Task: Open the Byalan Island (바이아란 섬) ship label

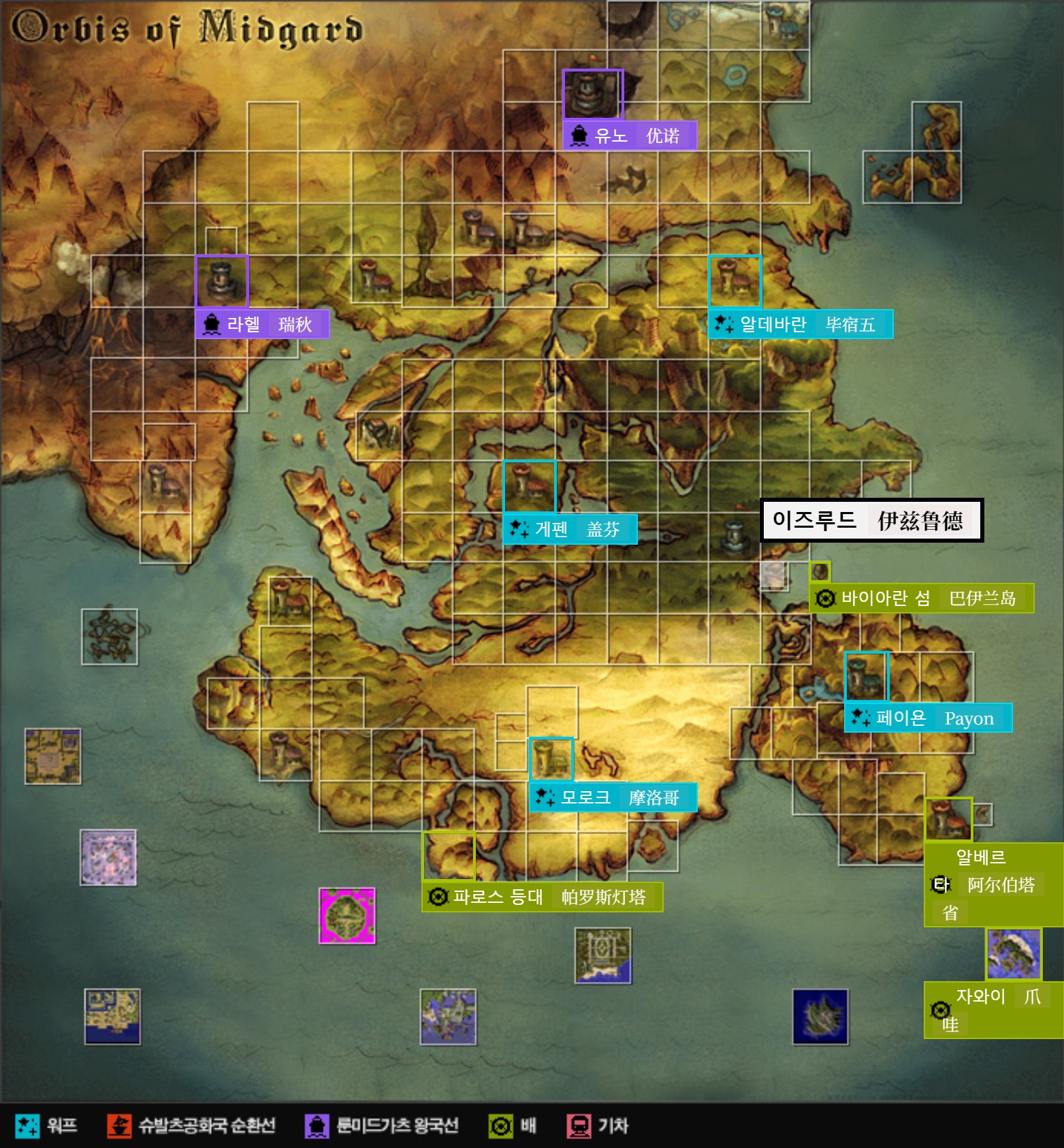Action: pyautogui.click(x=921, y=598)
